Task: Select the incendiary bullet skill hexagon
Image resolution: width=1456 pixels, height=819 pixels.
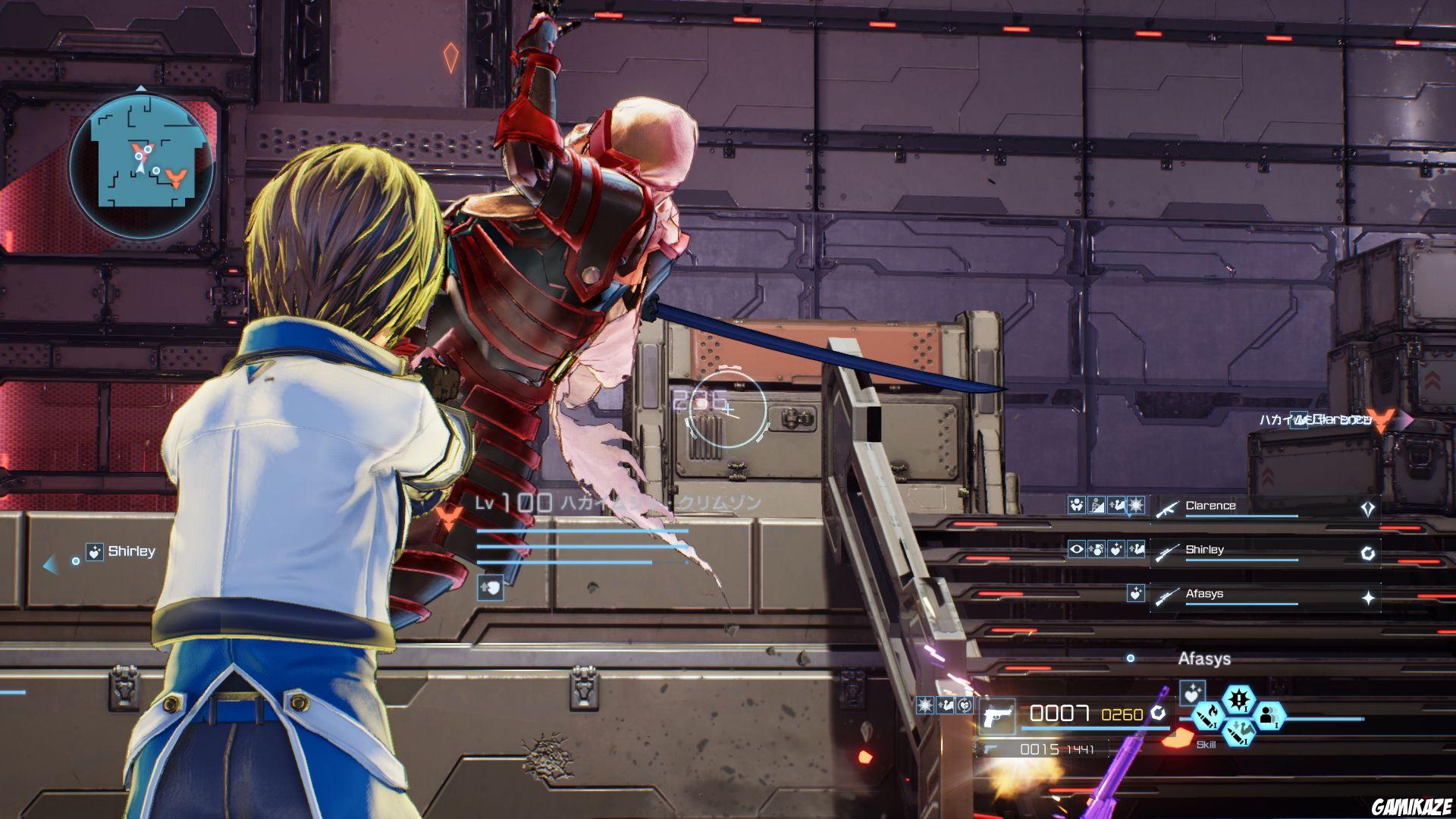Action: coord(1209,717)
